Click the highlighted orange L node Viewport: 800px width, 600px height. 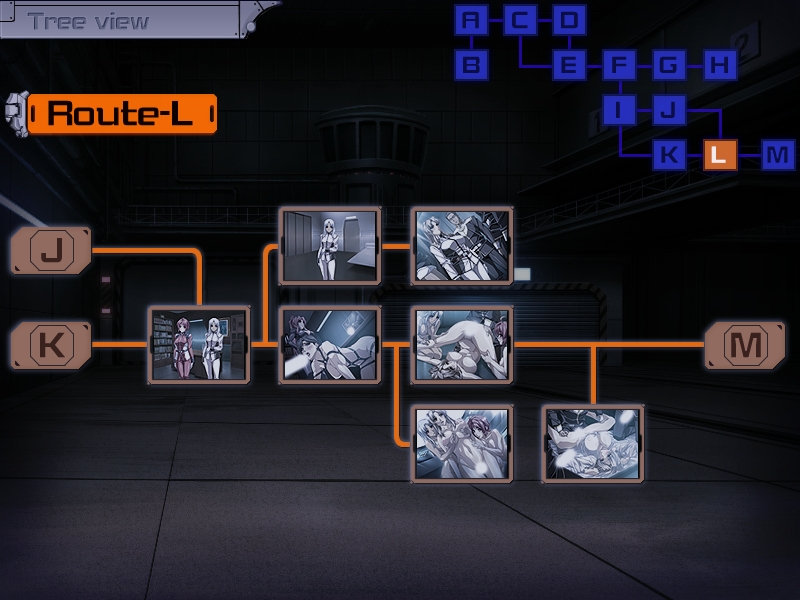tap(720, 155)
